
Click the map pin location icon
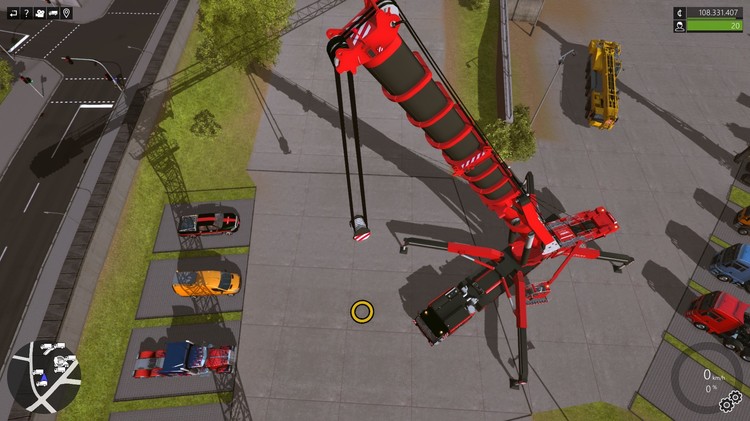67,13
